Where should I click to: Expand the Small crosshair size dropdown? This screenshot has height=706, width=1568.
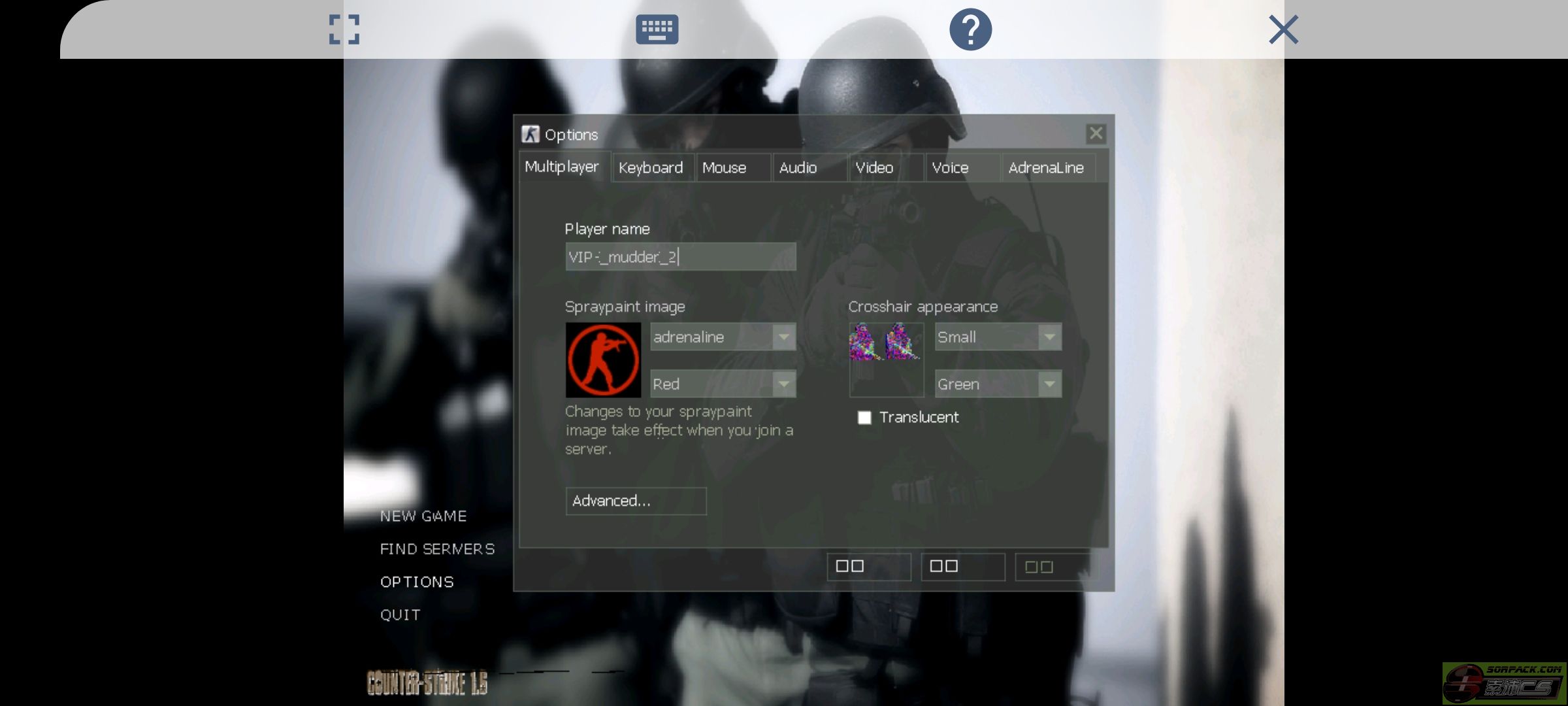tap(998, 337)
